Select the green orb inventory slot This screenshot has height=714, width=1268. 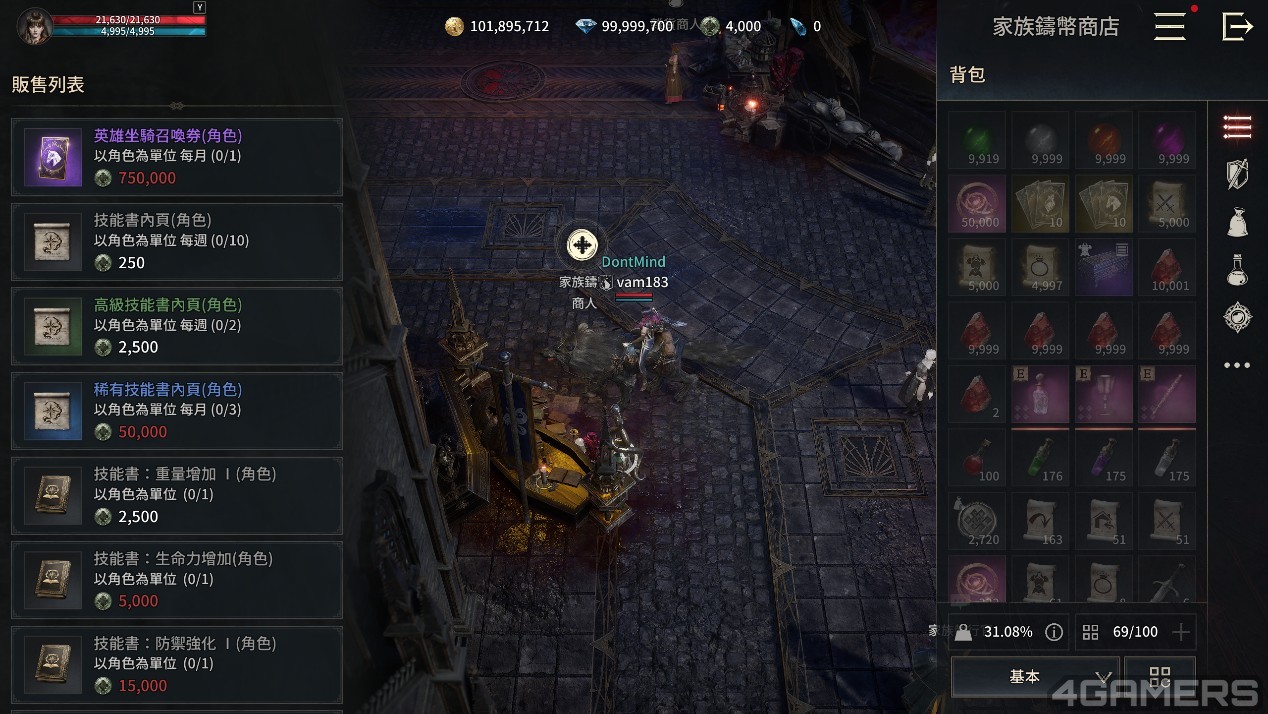coord(977,139)
